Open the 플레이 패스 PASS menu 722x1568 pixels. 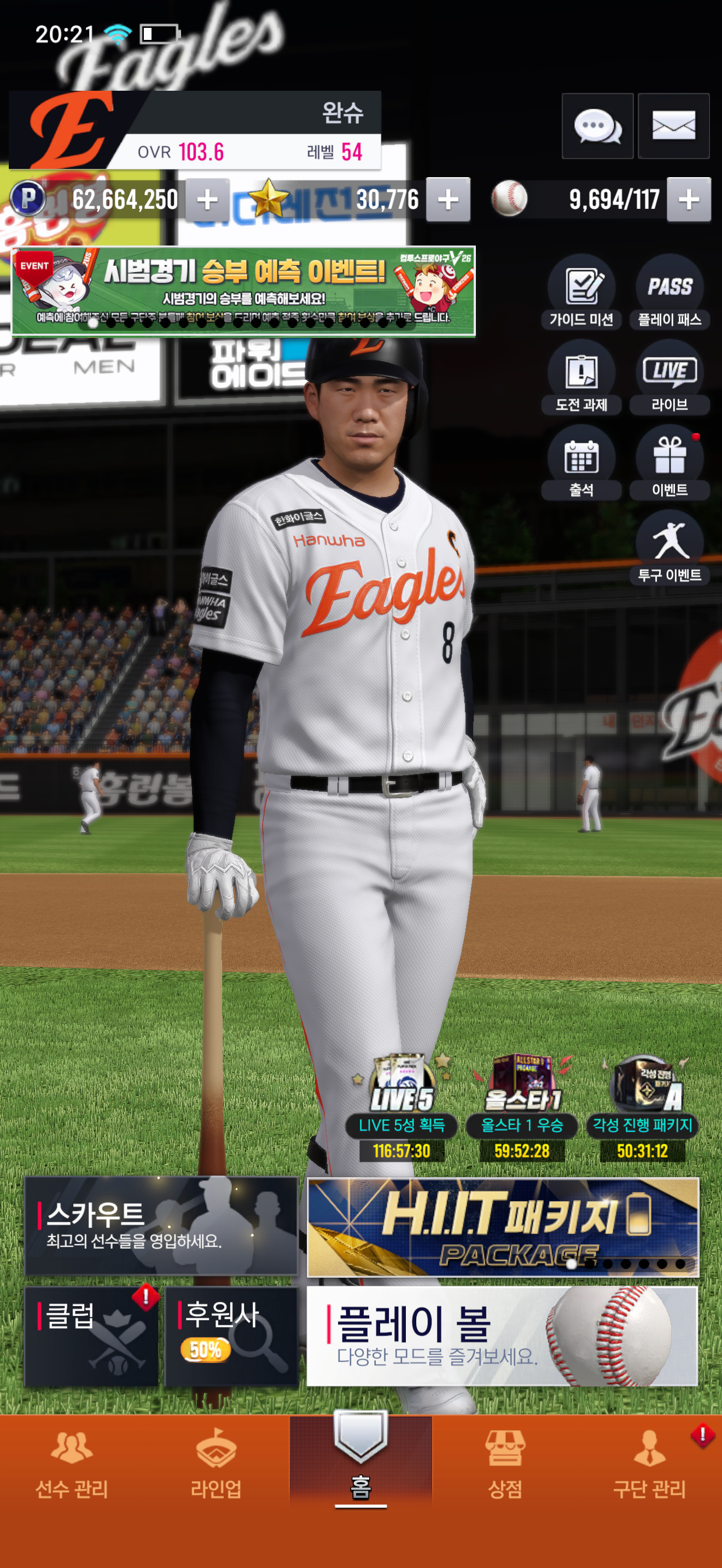669,292
